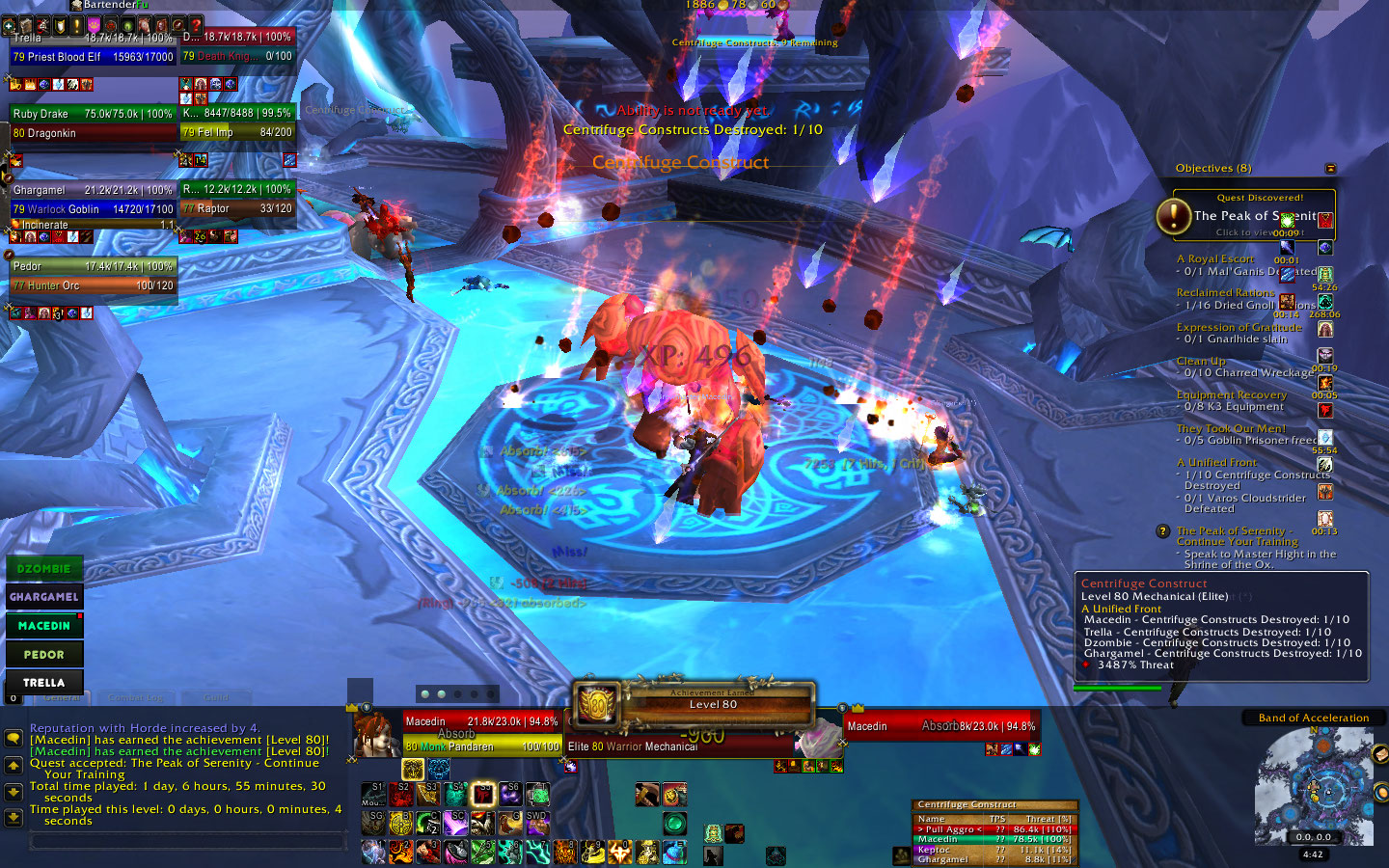The height and width of the screenshot is (868, 1389).
Task: Click the MACEDIN party button
Action: [x=44, y=626]
